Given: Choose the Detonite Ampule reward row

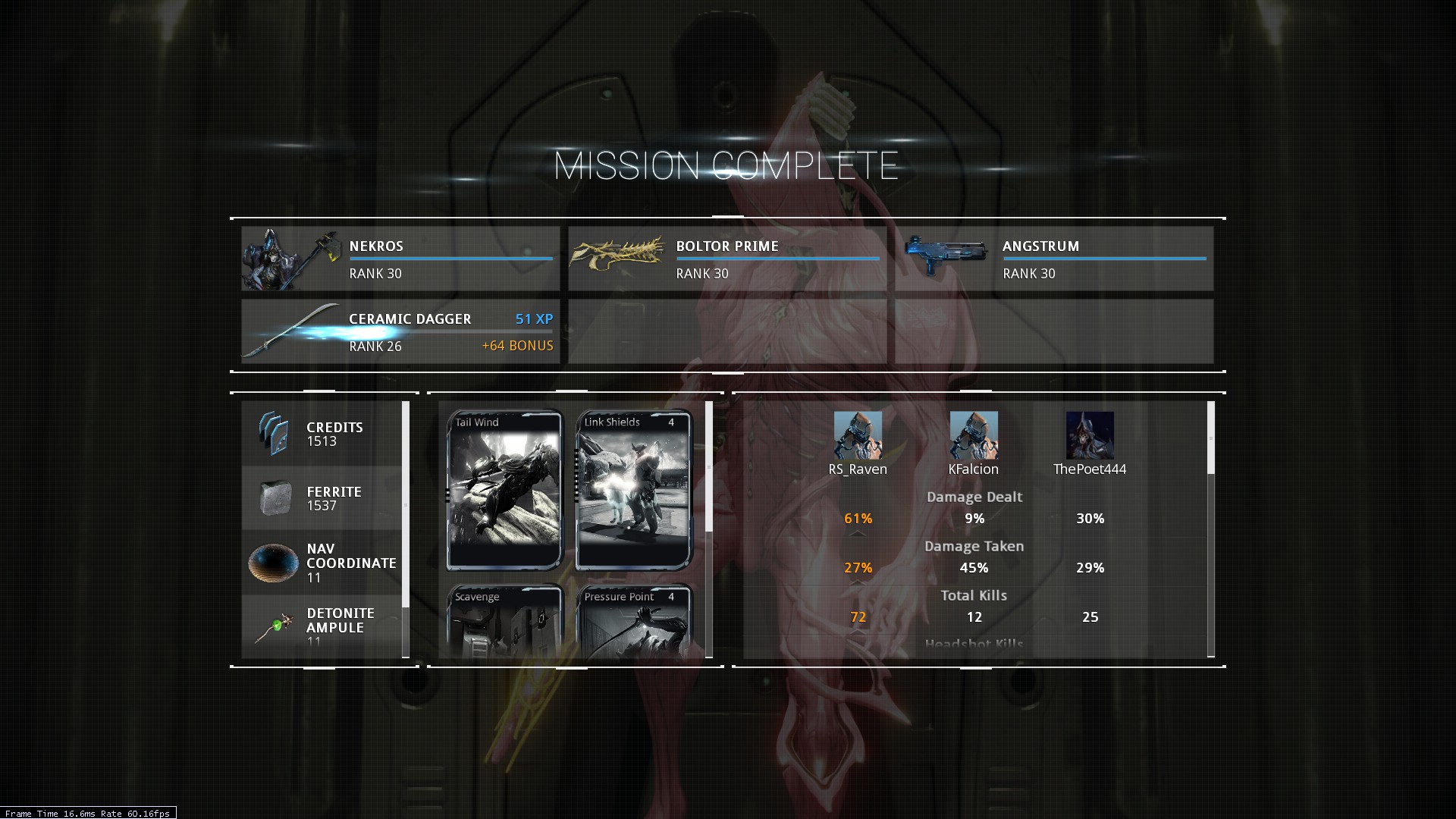Looking at the screenshot, I should pyautogui.click(x=322, y=626).
